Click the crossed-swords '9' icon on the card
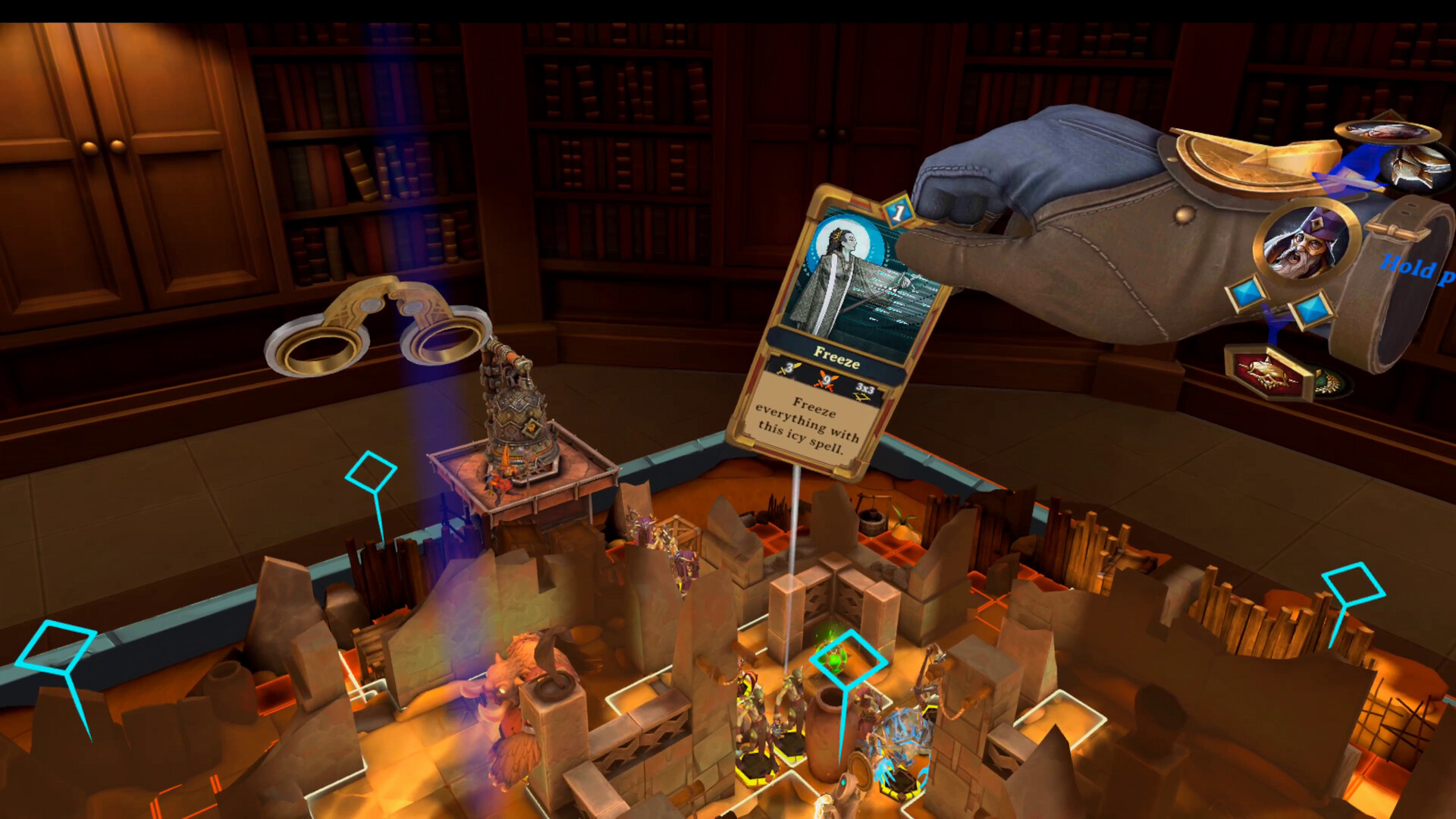The width and height of the screenshot is (1456, 819). click(825, 379)
